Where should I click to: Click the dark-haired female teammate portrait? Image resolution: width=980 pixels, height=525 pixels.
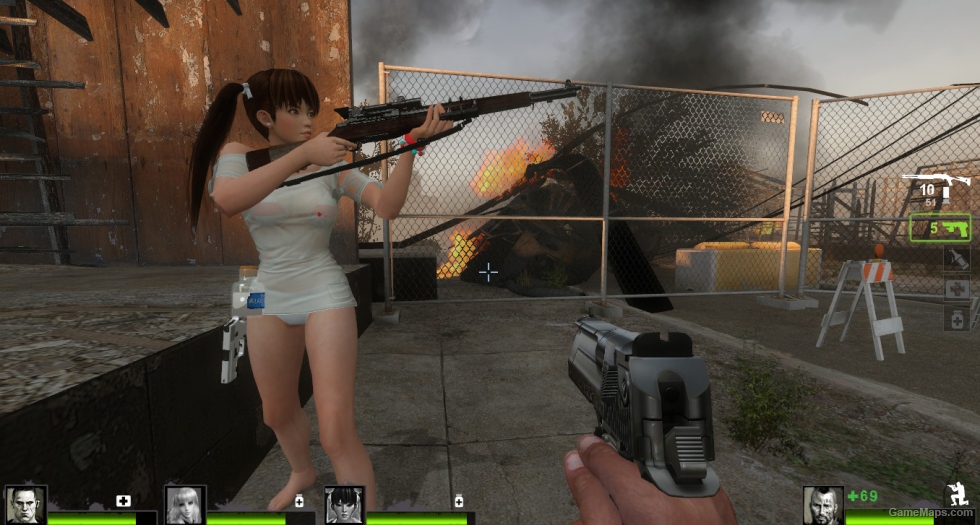pyautogui.click(x=344, y=504)
